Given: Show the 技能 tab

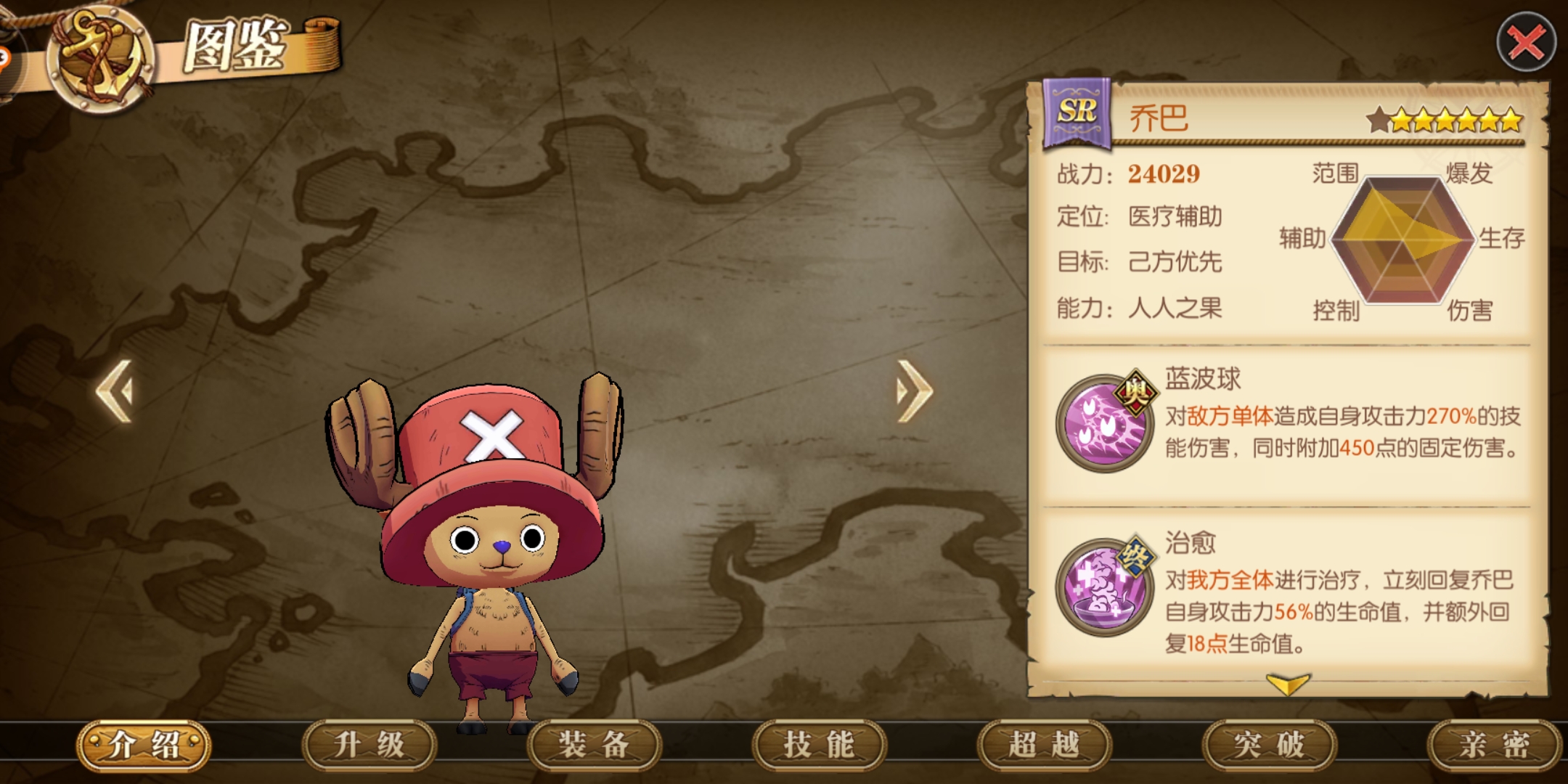Looking at the screenshot, I should [819, 745].
